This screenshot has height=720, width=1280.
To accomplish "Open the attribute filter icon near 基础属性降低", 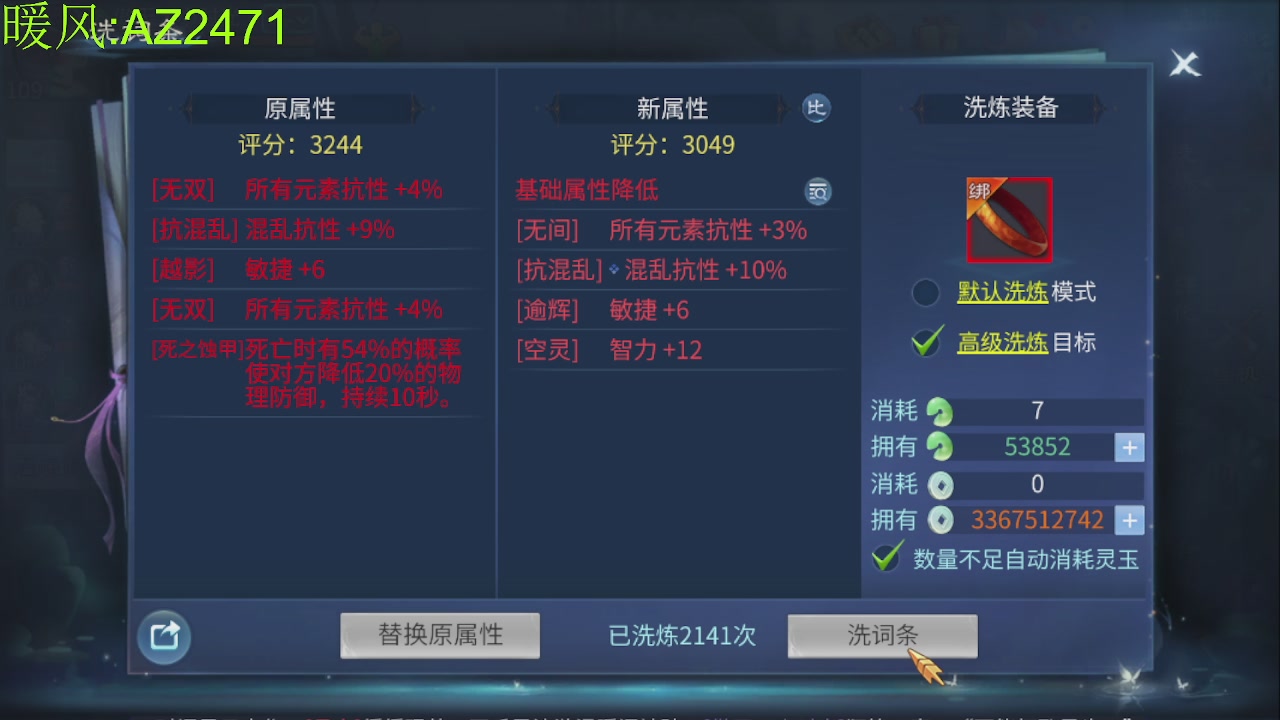I will [818, 191].
